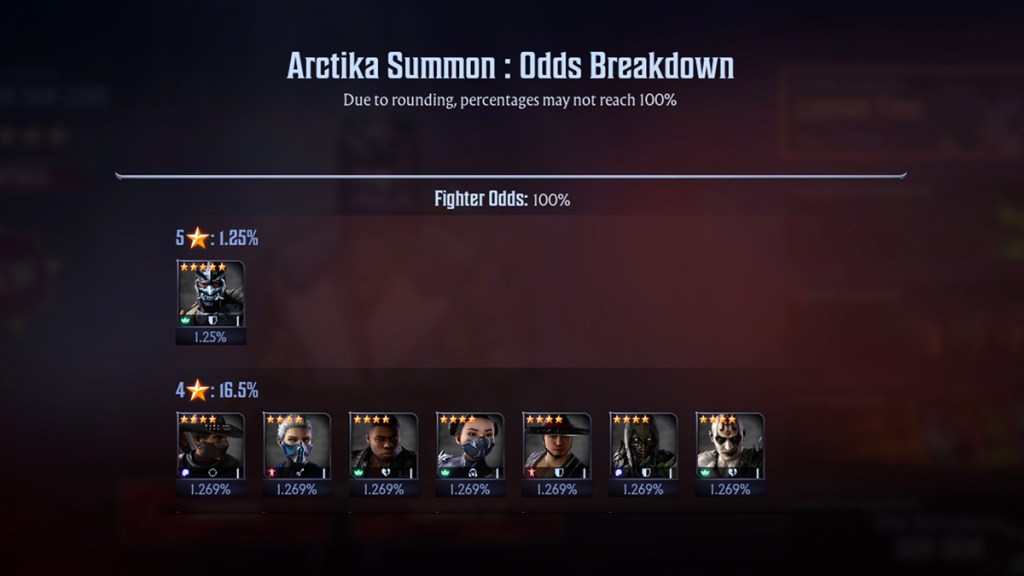Select the five-star masked fighter card

pos(210,294)
